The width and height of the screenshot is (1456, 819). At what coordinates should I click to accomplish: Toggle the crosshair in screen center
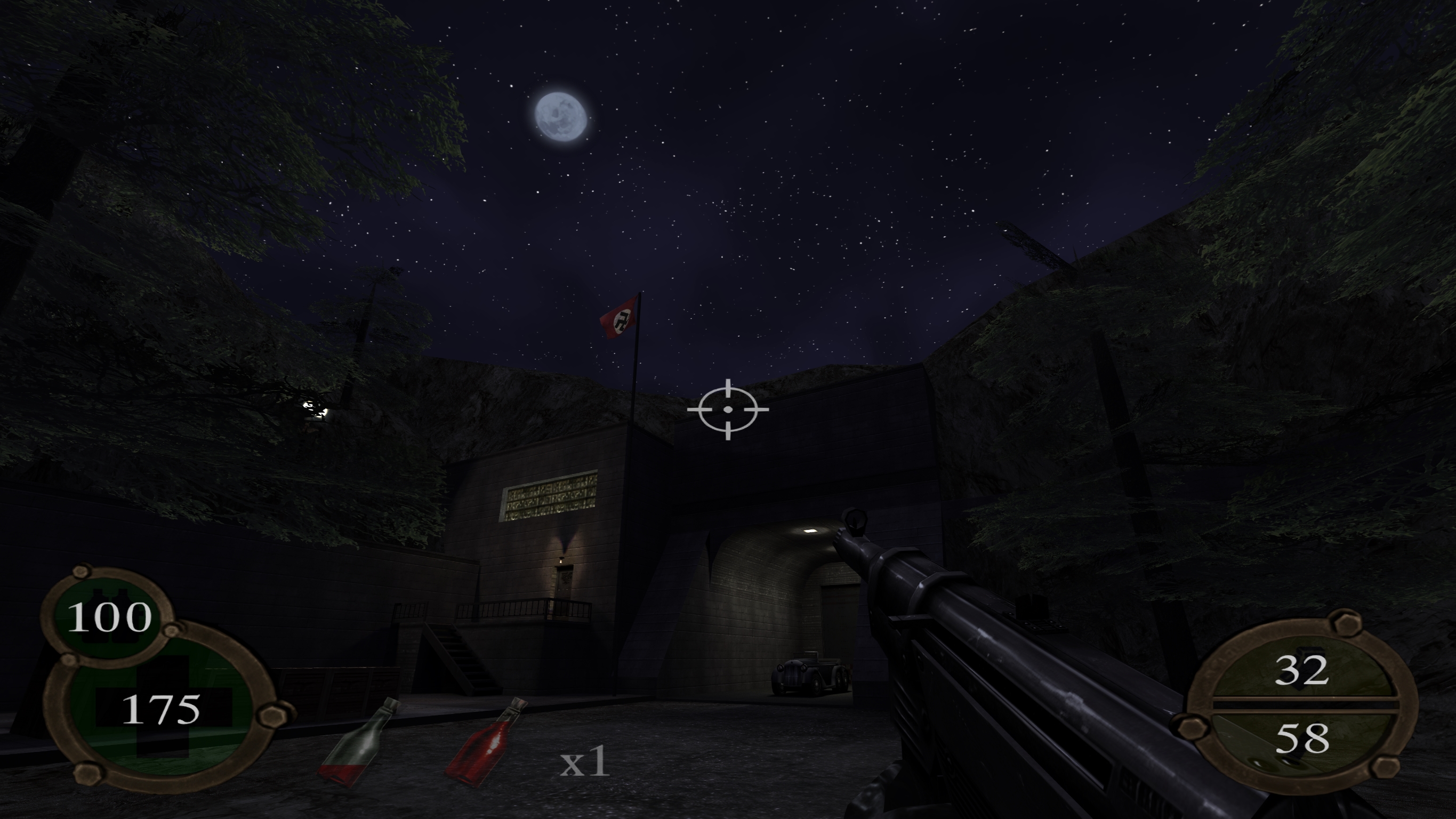[x=729, y=410]
